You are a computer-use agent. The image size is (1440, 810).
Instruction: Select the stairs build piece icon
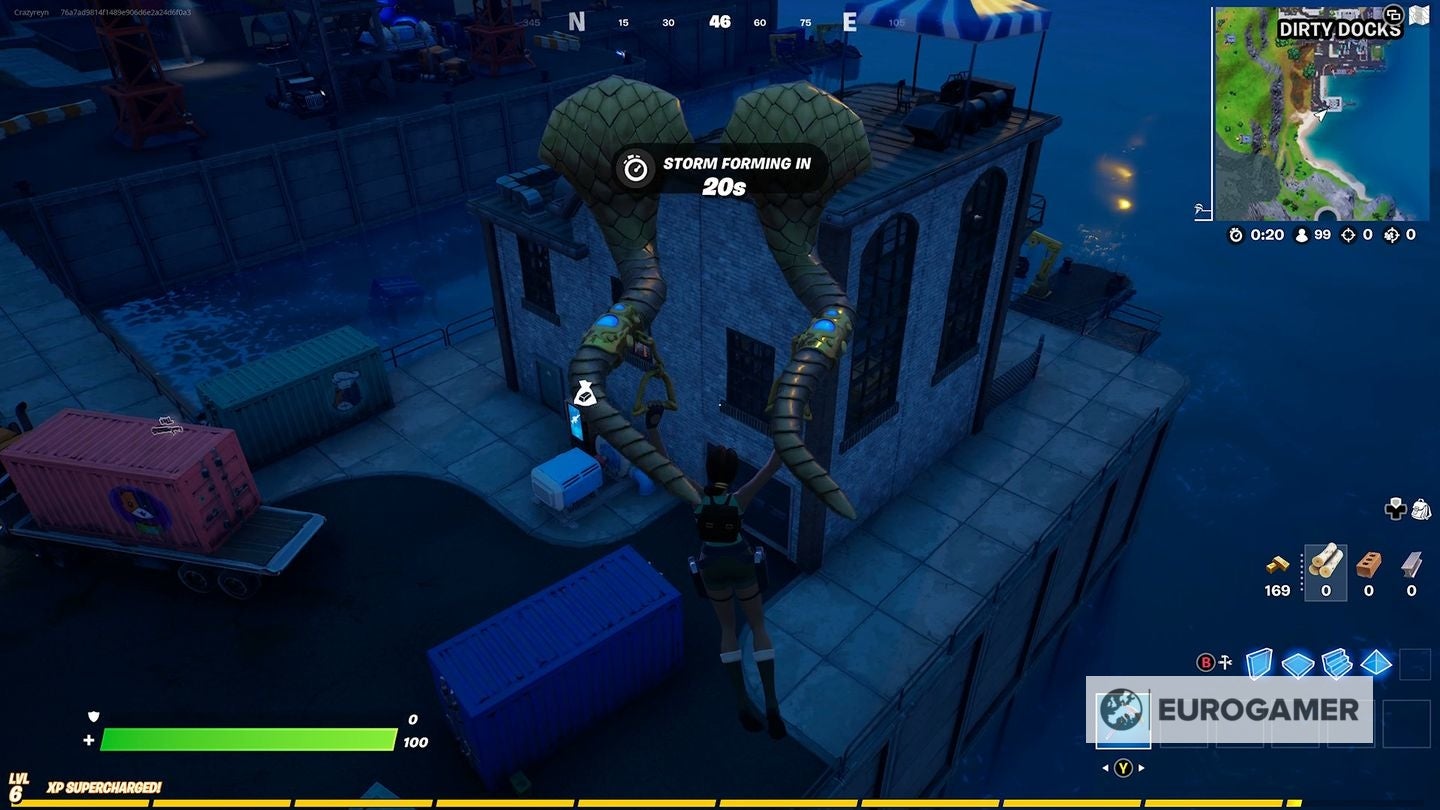click(x=1336, y=664)
